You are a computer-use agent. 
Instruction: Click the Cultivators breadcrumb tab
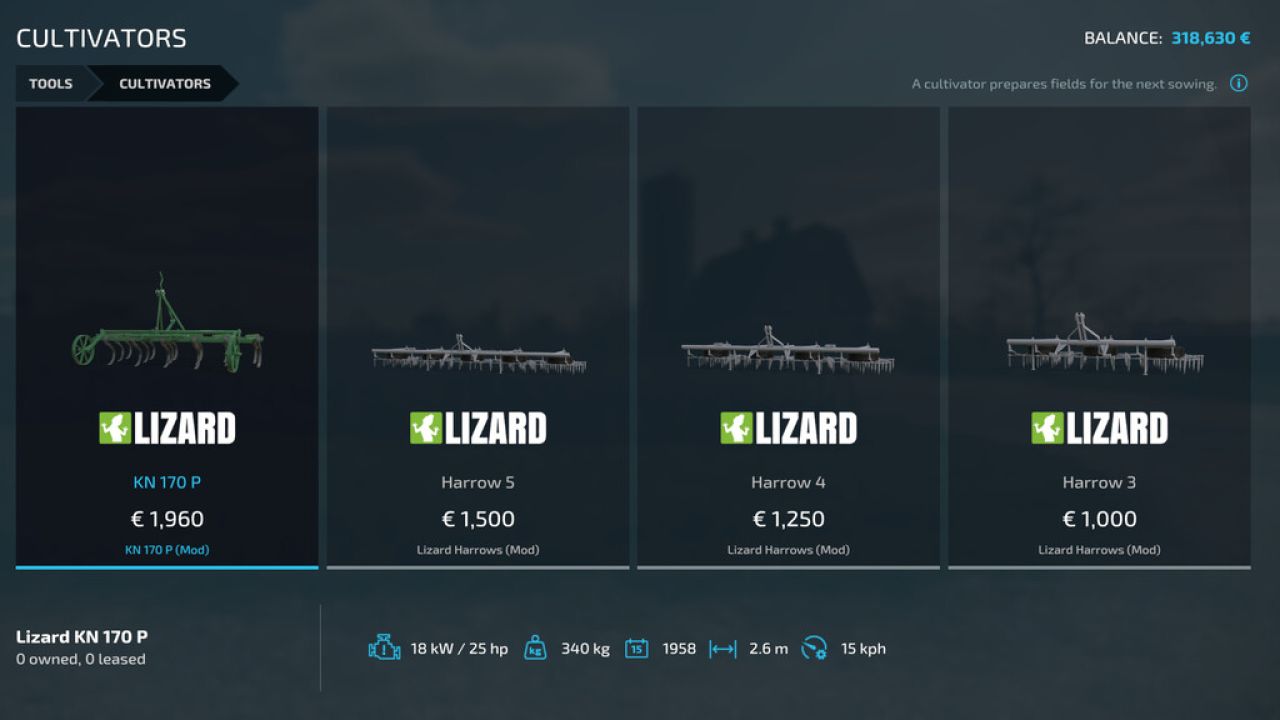pos(164,84)
